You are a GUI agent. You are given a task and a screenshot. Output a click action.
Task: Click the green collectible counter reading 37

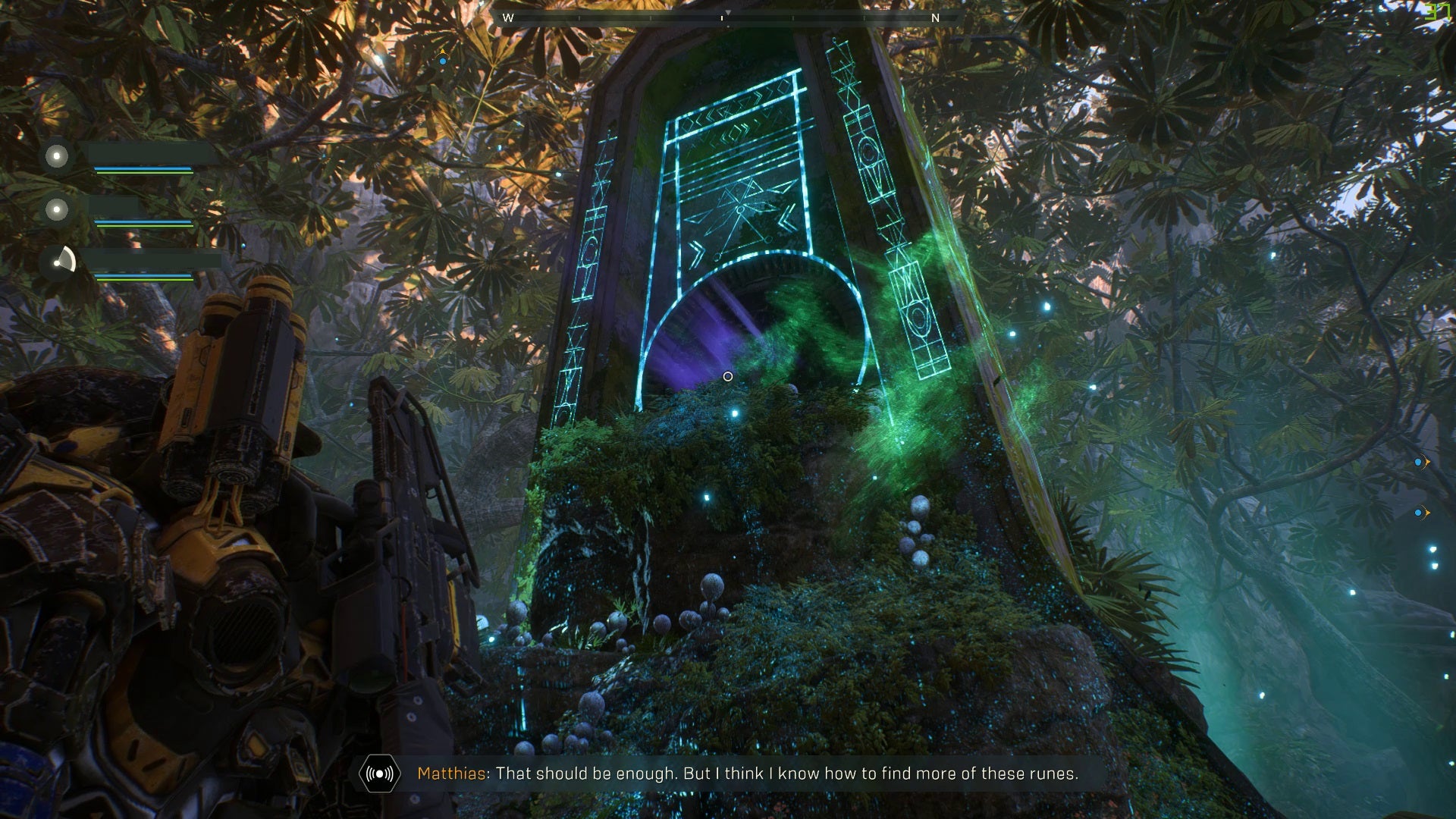[1437, 12]
